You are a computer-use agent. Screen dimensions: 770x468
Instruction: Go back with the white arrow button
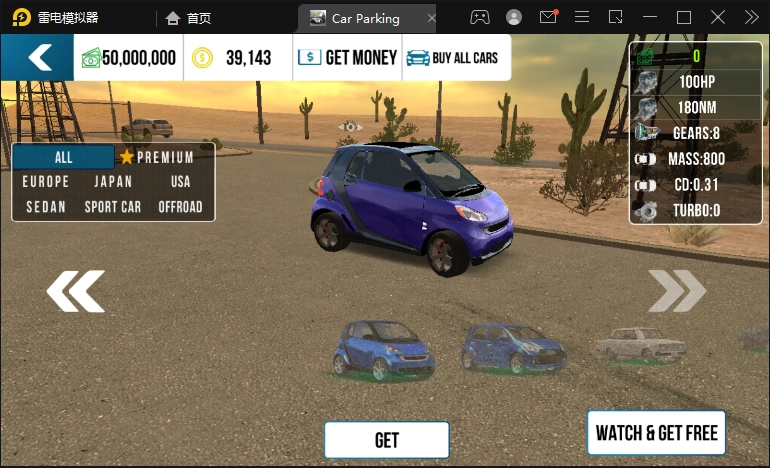[38, 57]
